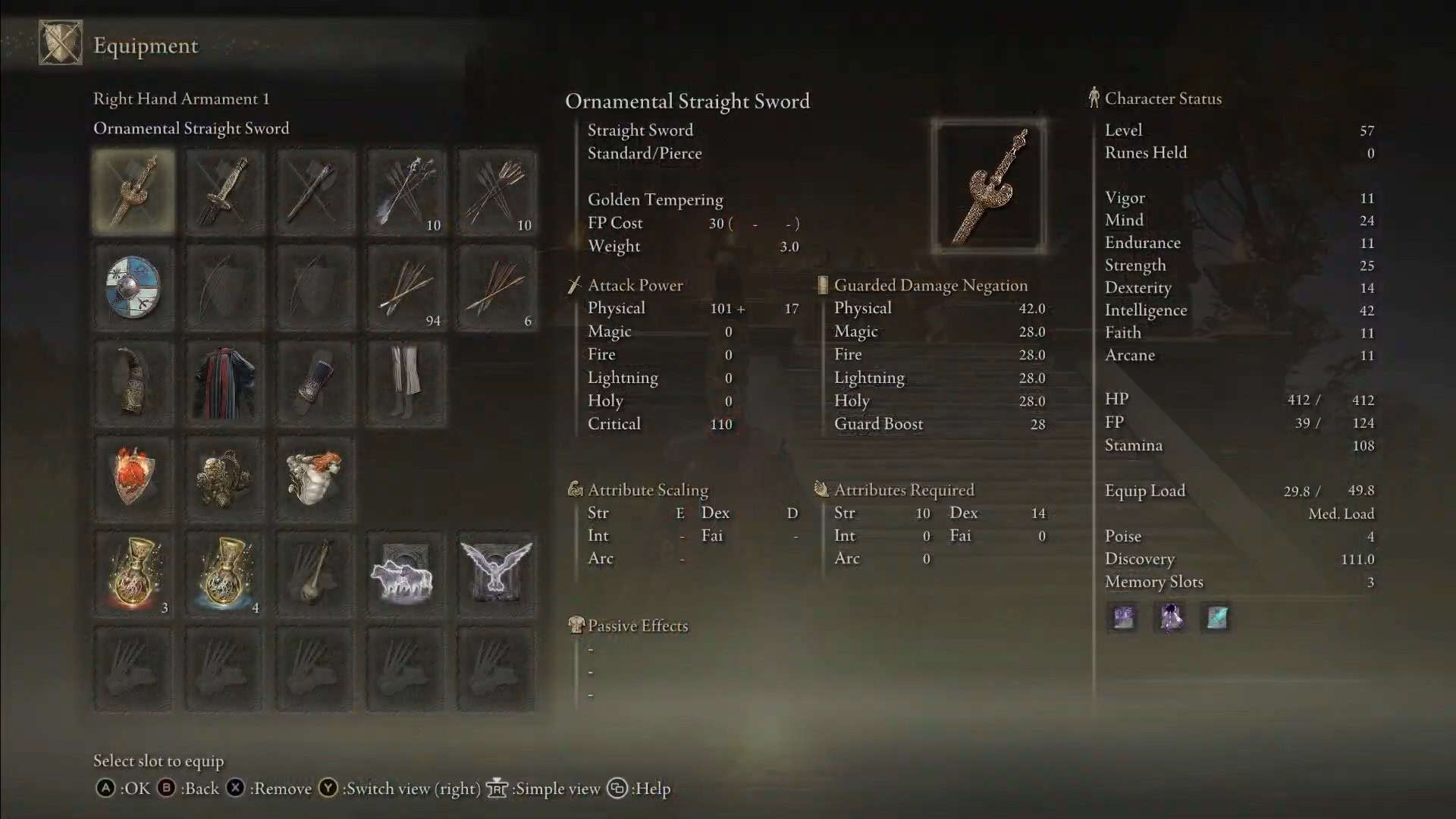The width and height of the screenshot is (1456, 819).
Task: Choose the red-haired figure talisman
Action: (x=315, y=479)
